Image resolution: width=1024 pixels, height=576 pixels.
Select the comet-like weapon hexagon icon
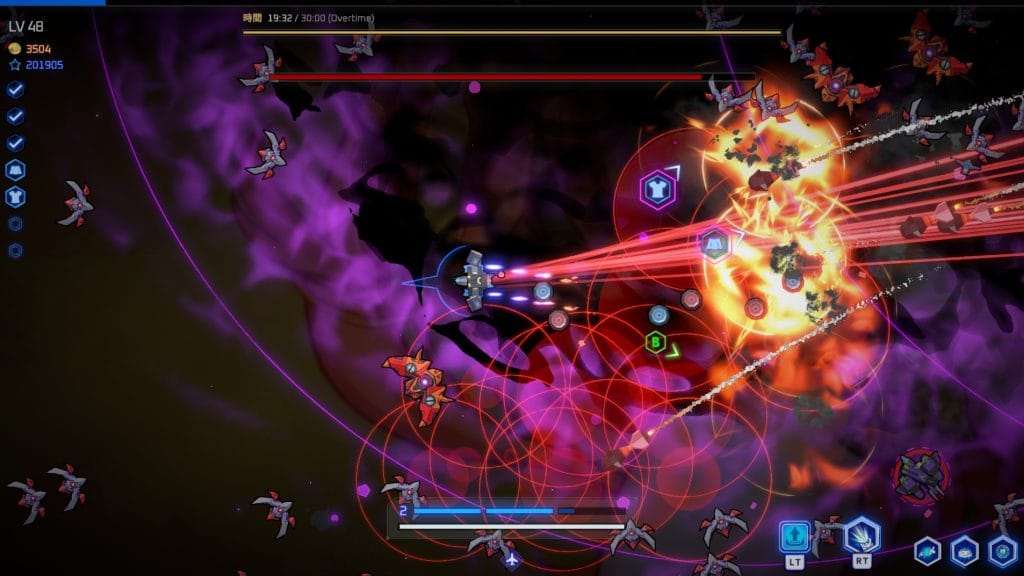coord(928,550)
